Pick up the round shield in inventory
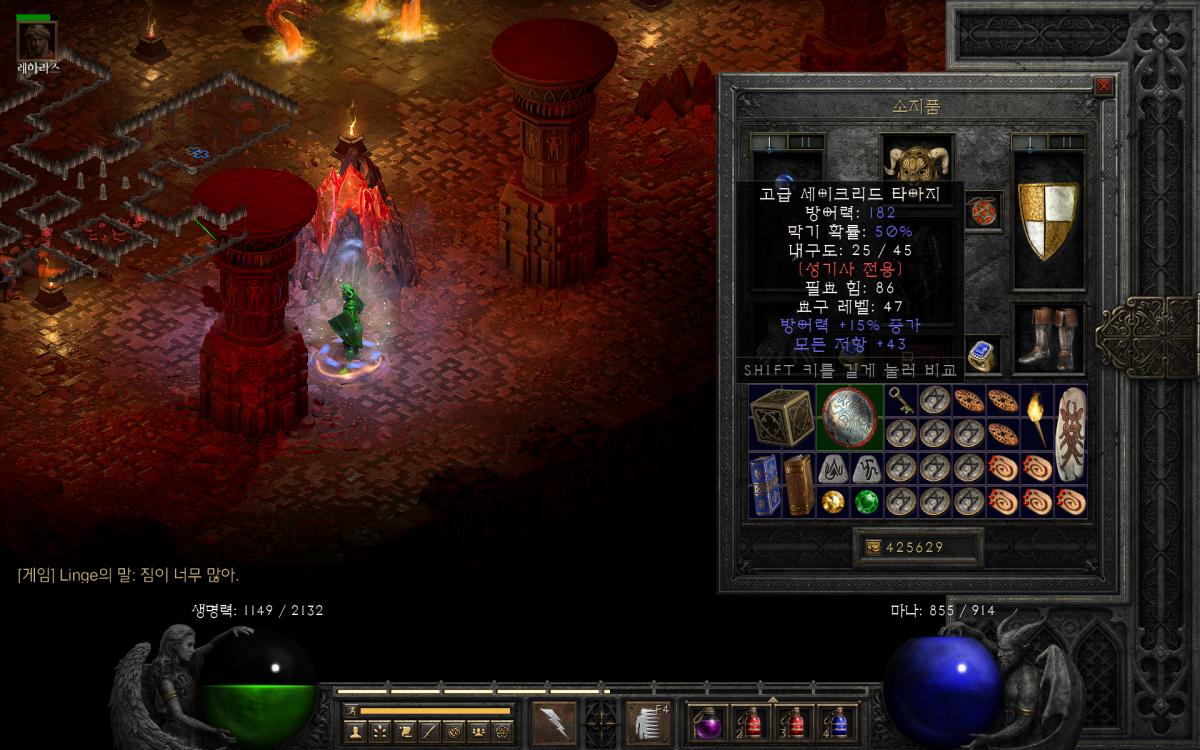This screenshot has width=1200, height=750. click(850, 417)
